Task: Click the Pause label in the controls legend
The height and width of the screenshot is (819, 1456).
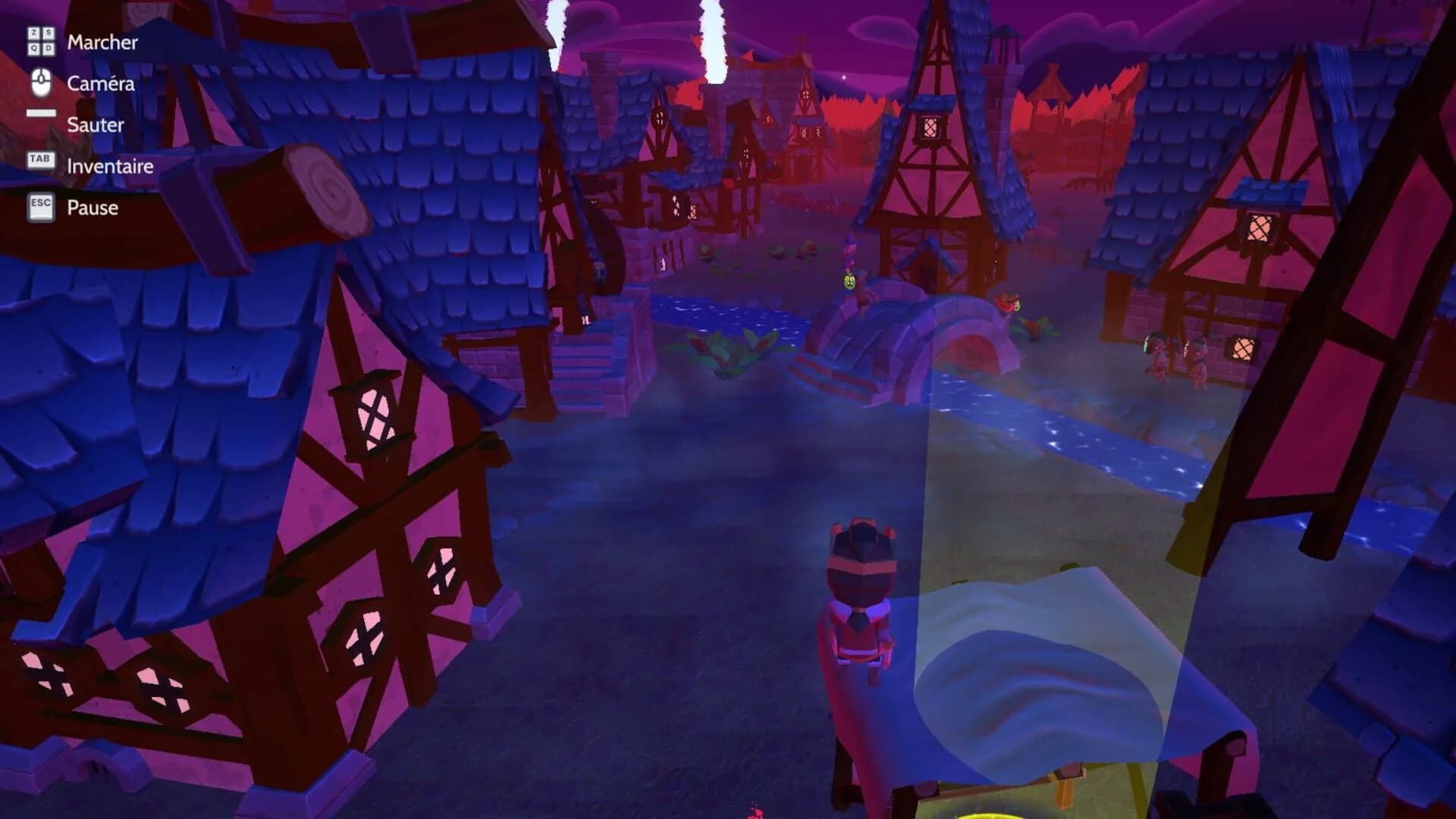Action: tap(92, 207)
